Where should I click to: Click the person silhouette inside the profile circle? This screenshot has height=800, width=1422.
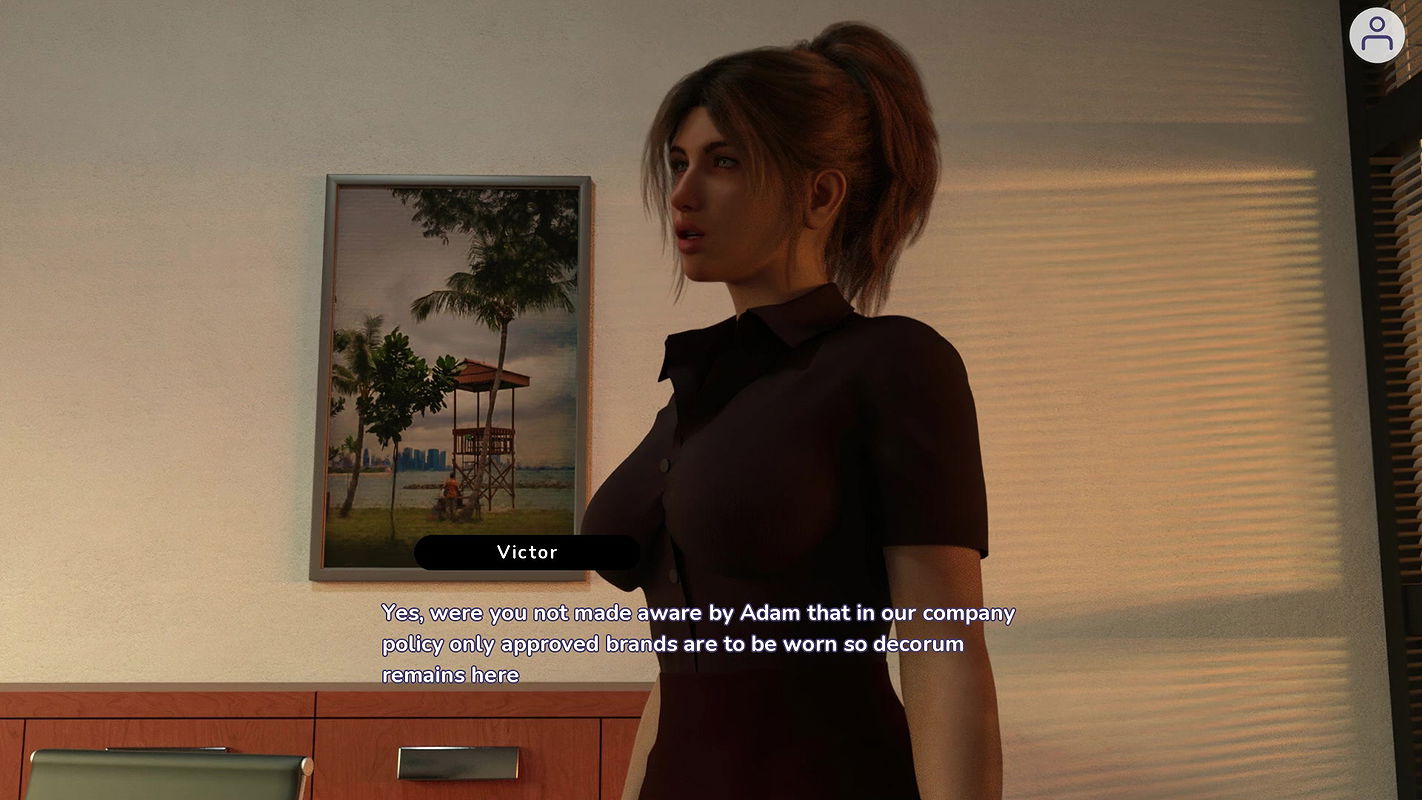click(x=1378, y=35)
